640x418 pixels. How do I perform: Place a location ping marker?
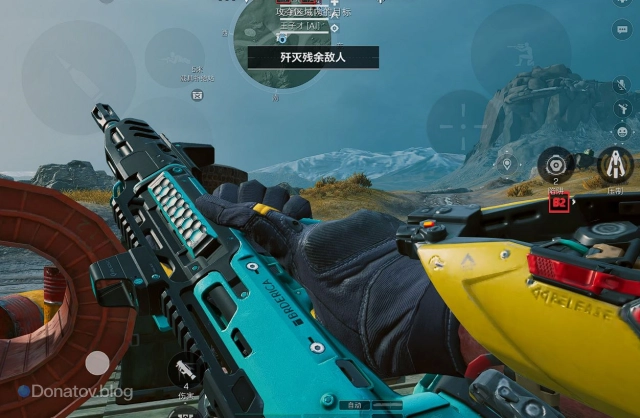tap(507, 163)
